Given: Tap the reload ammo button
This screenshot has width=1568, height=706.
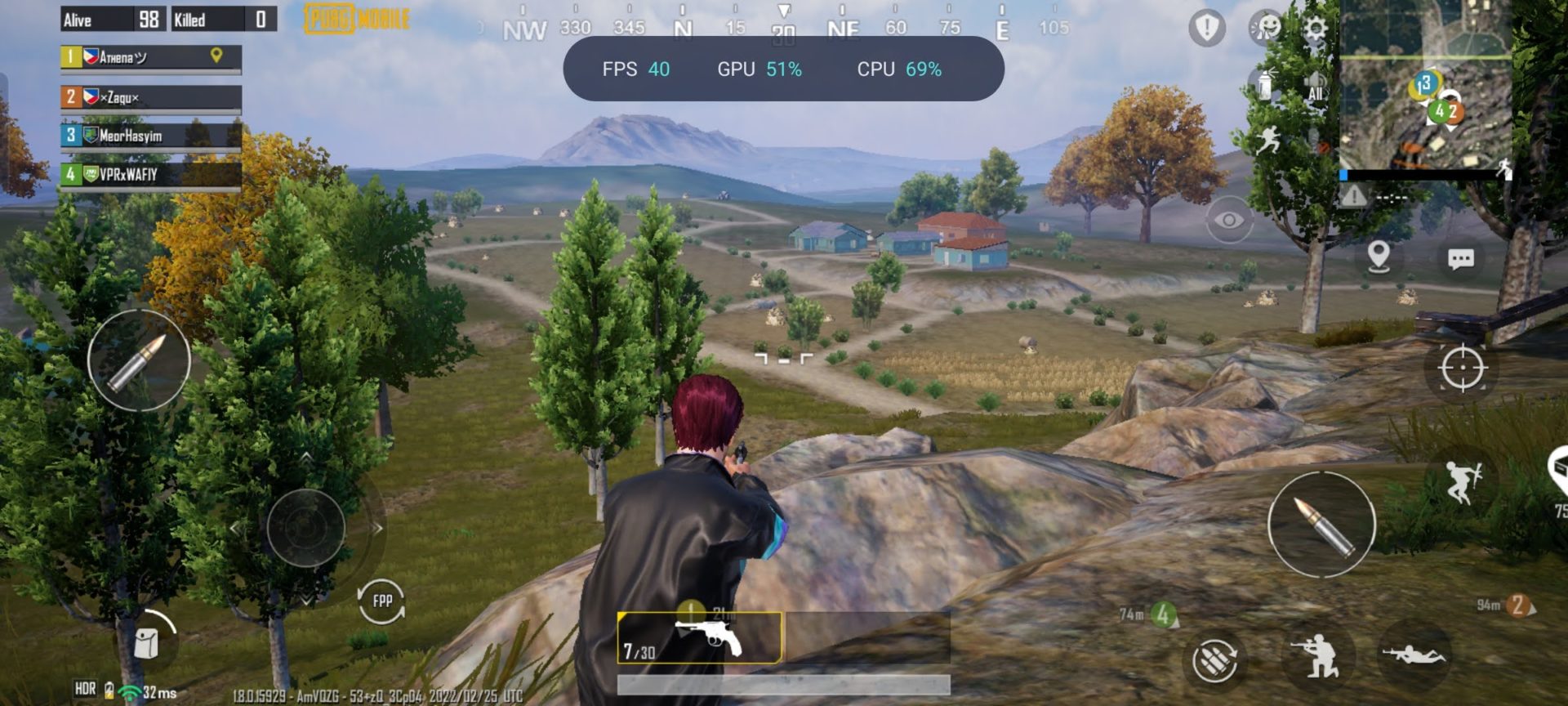Looking at the screenshot, I should point(1214,659).
